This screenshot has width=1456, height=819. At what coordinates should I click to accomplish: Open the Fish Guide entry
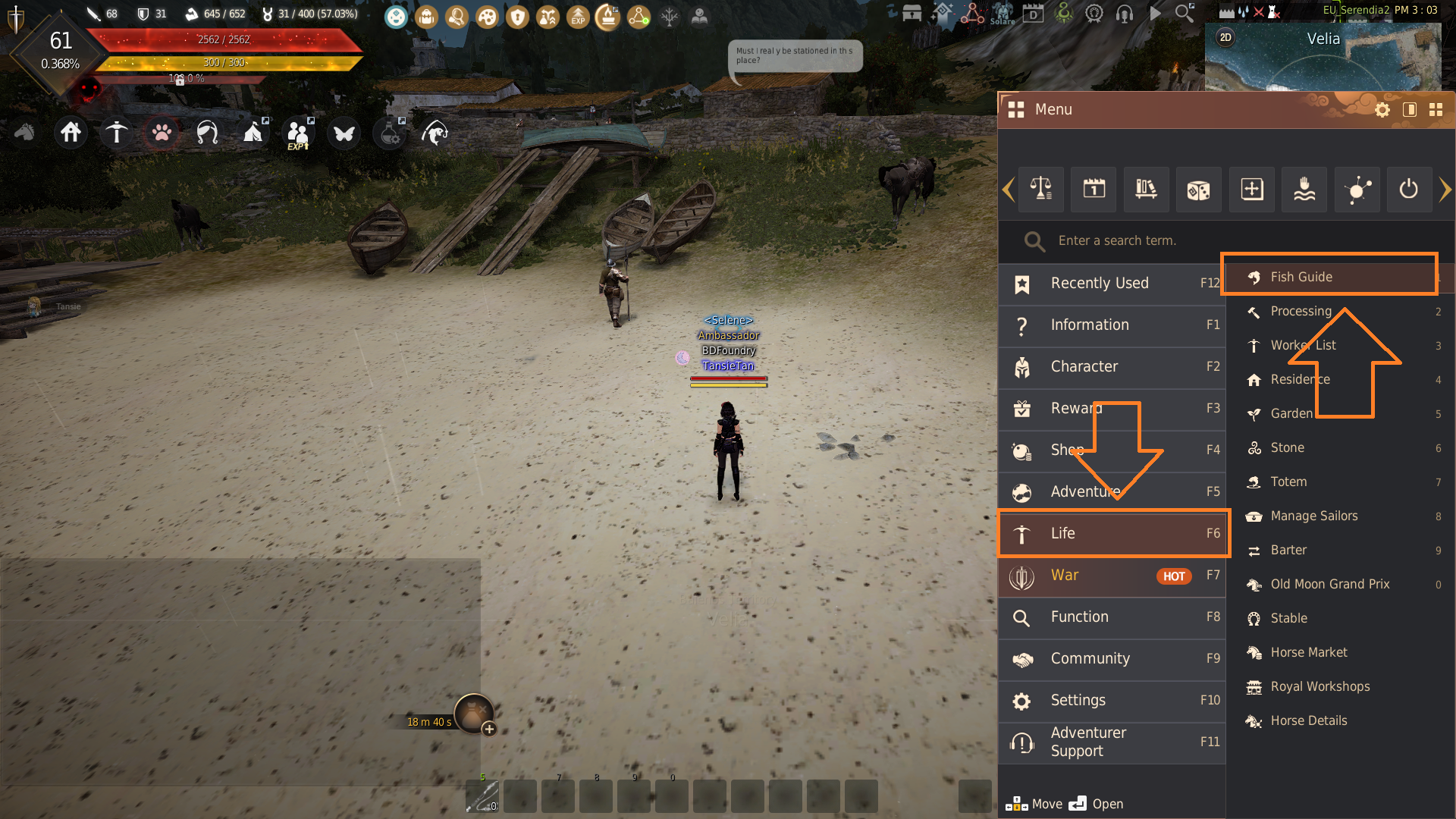click(x=1301, y=277)
